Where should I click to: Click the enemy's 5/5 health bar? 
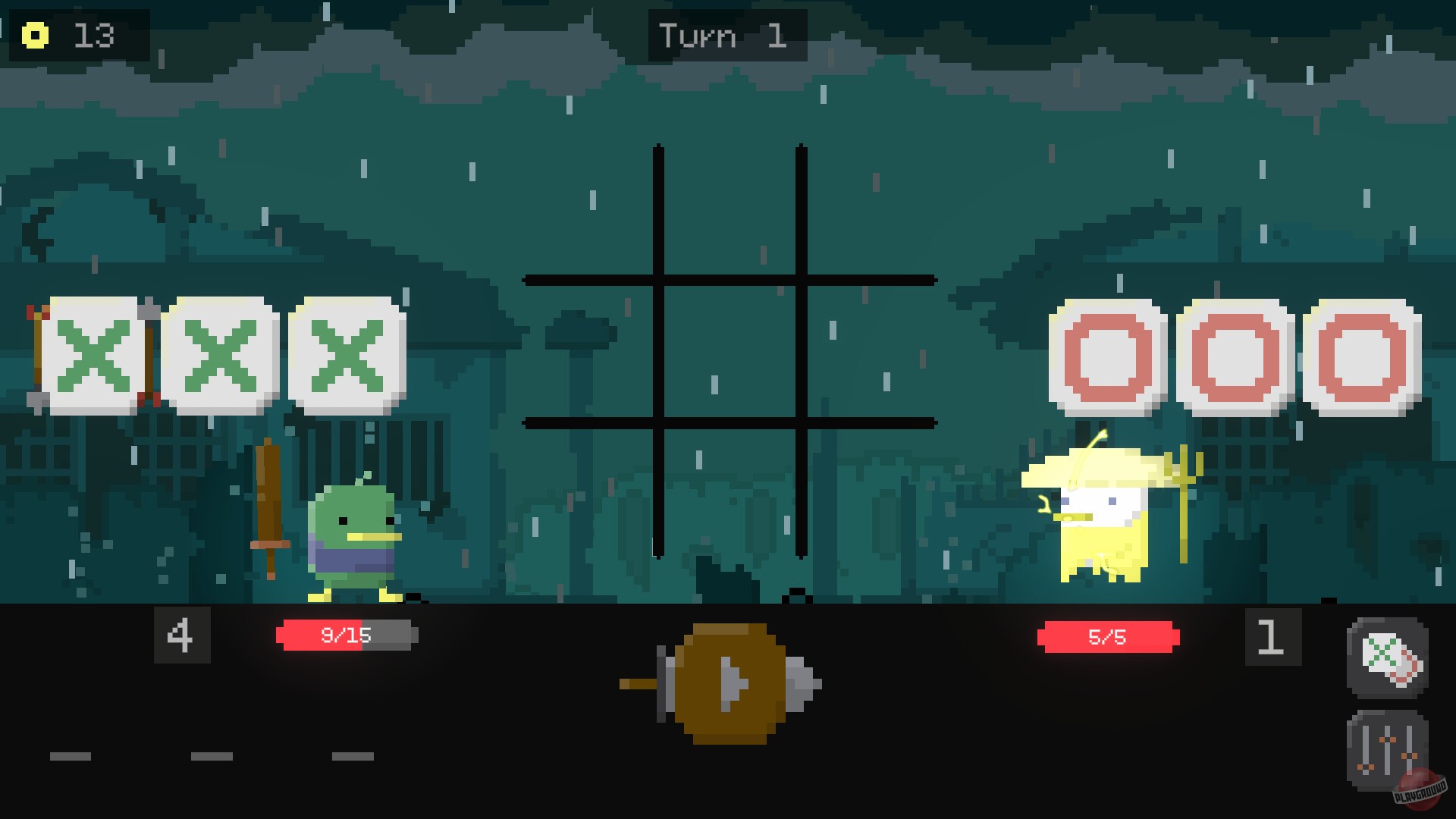(1107, 637)
